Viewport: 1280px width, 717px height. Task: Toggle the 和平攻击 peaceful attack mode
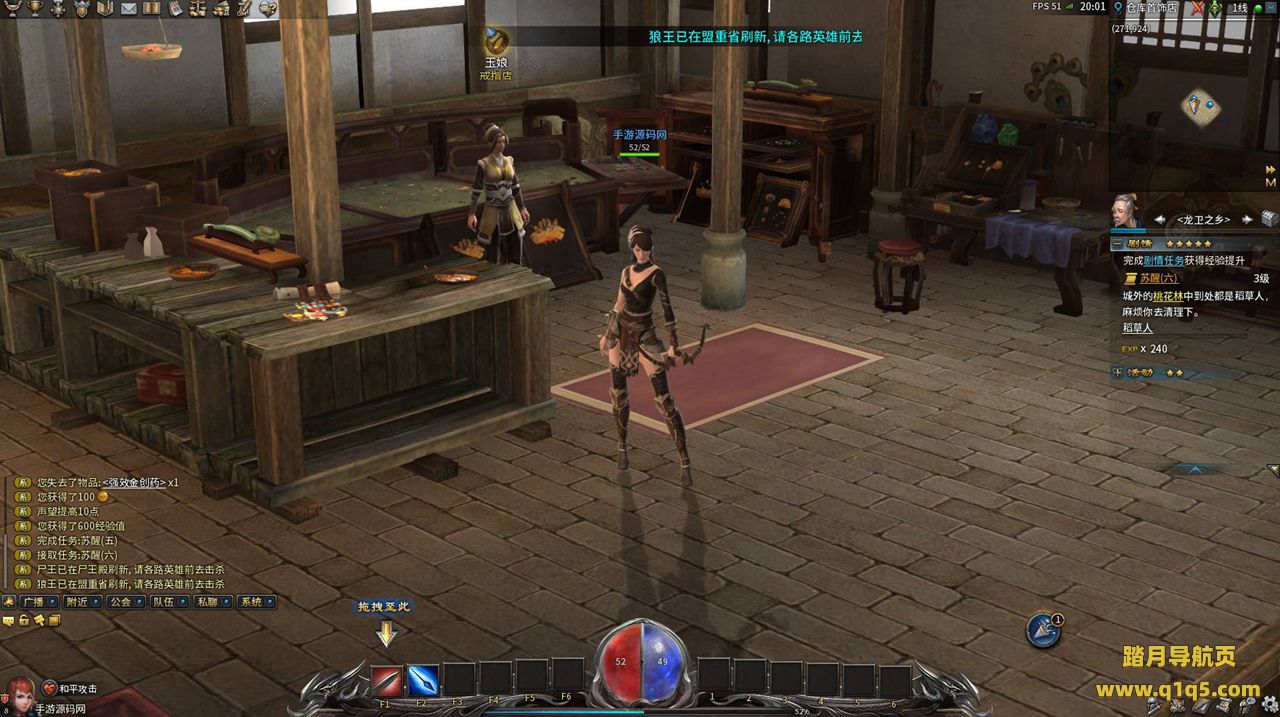[70, 689]
